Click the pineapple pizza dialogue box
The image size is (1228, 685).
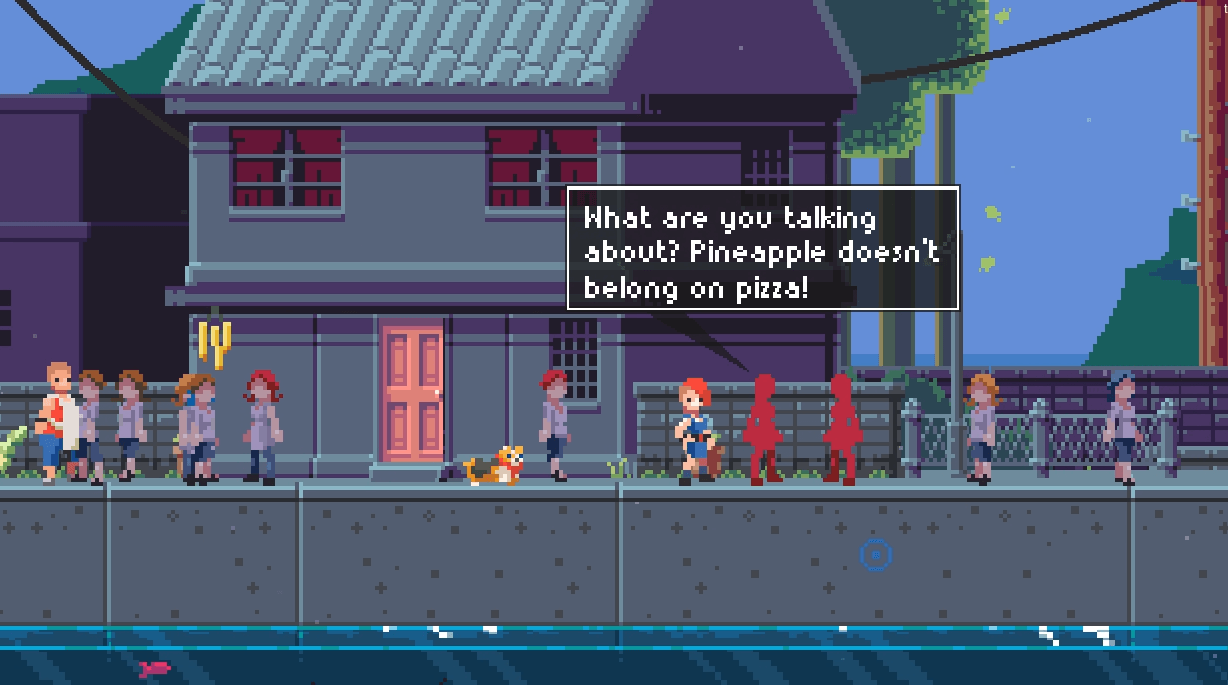(763, 247)
